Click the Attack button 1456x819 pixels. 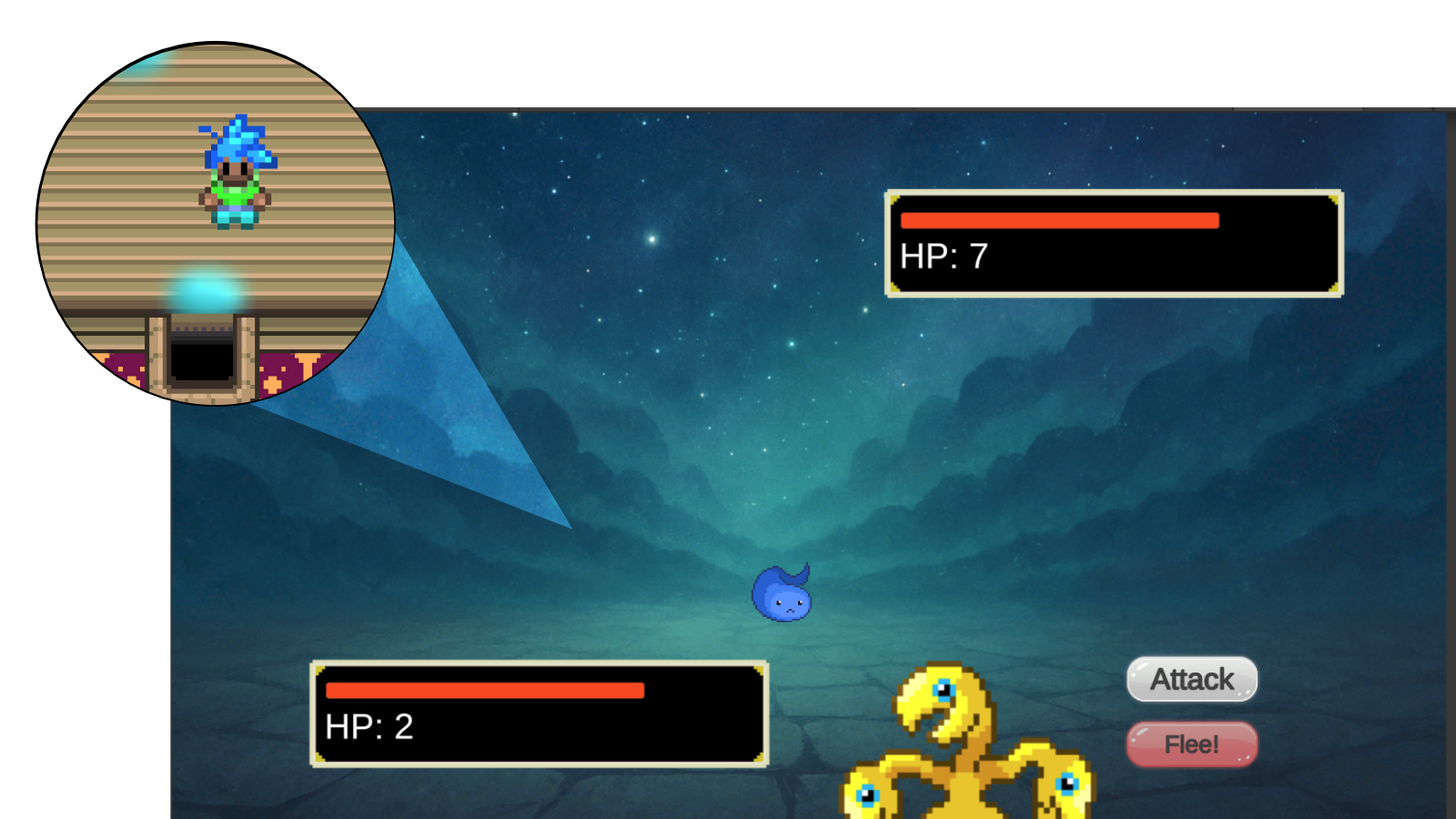[x=1192, y=680]
